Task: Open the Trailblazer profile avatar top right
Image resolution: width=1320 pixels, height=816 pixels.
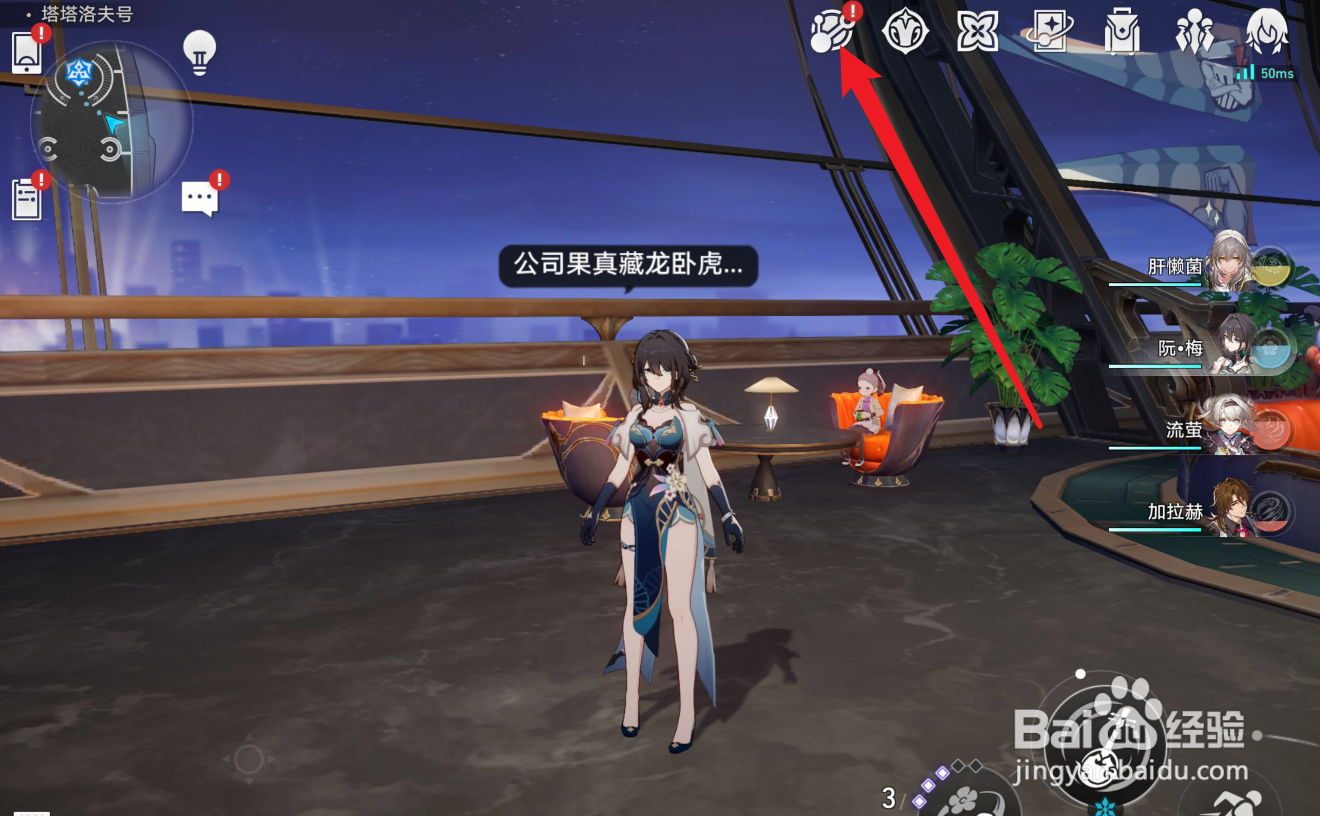Action: [1265, 31]
